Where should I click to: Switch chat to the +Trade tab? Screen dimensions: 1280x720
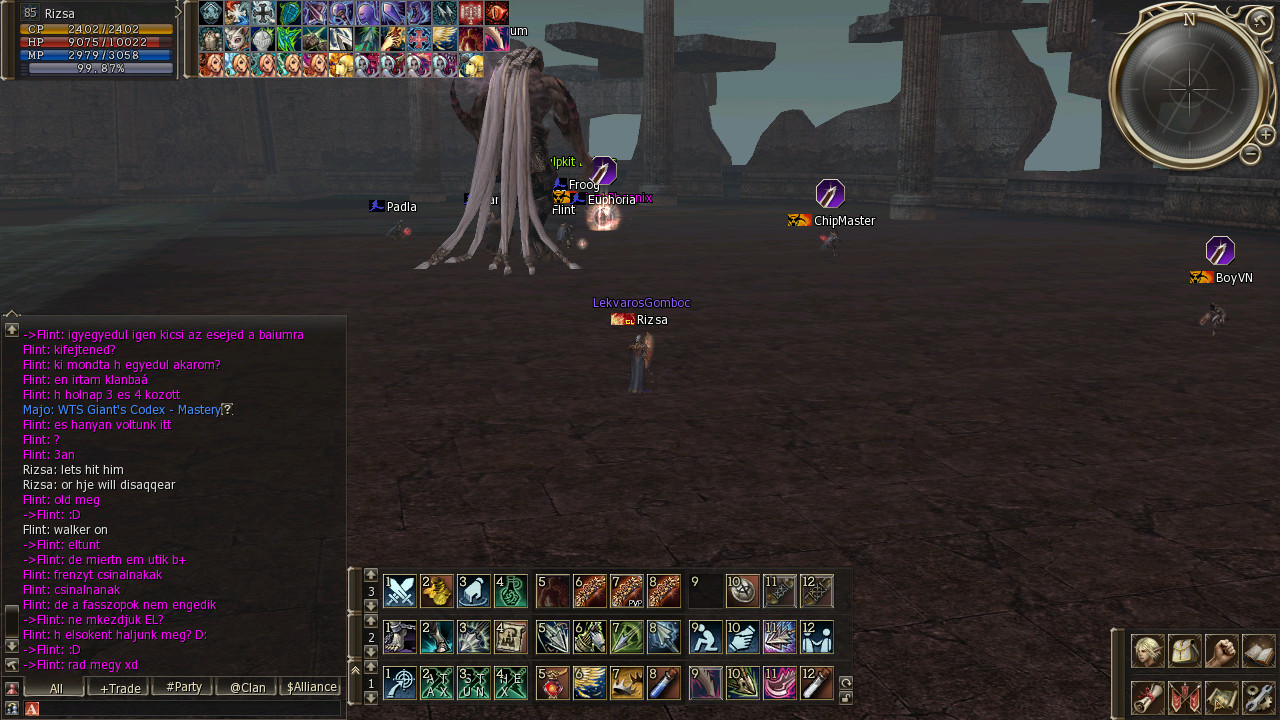[x=119, y=687]
